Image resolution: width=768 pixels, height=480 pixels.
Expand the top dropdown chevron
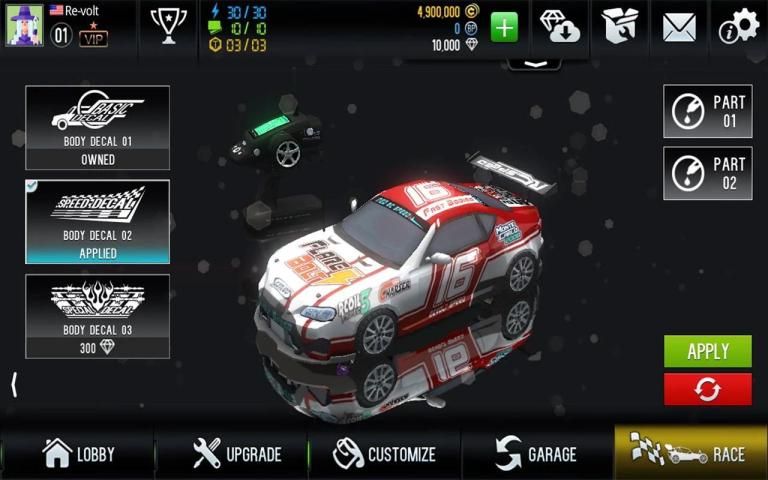[534, 63]
